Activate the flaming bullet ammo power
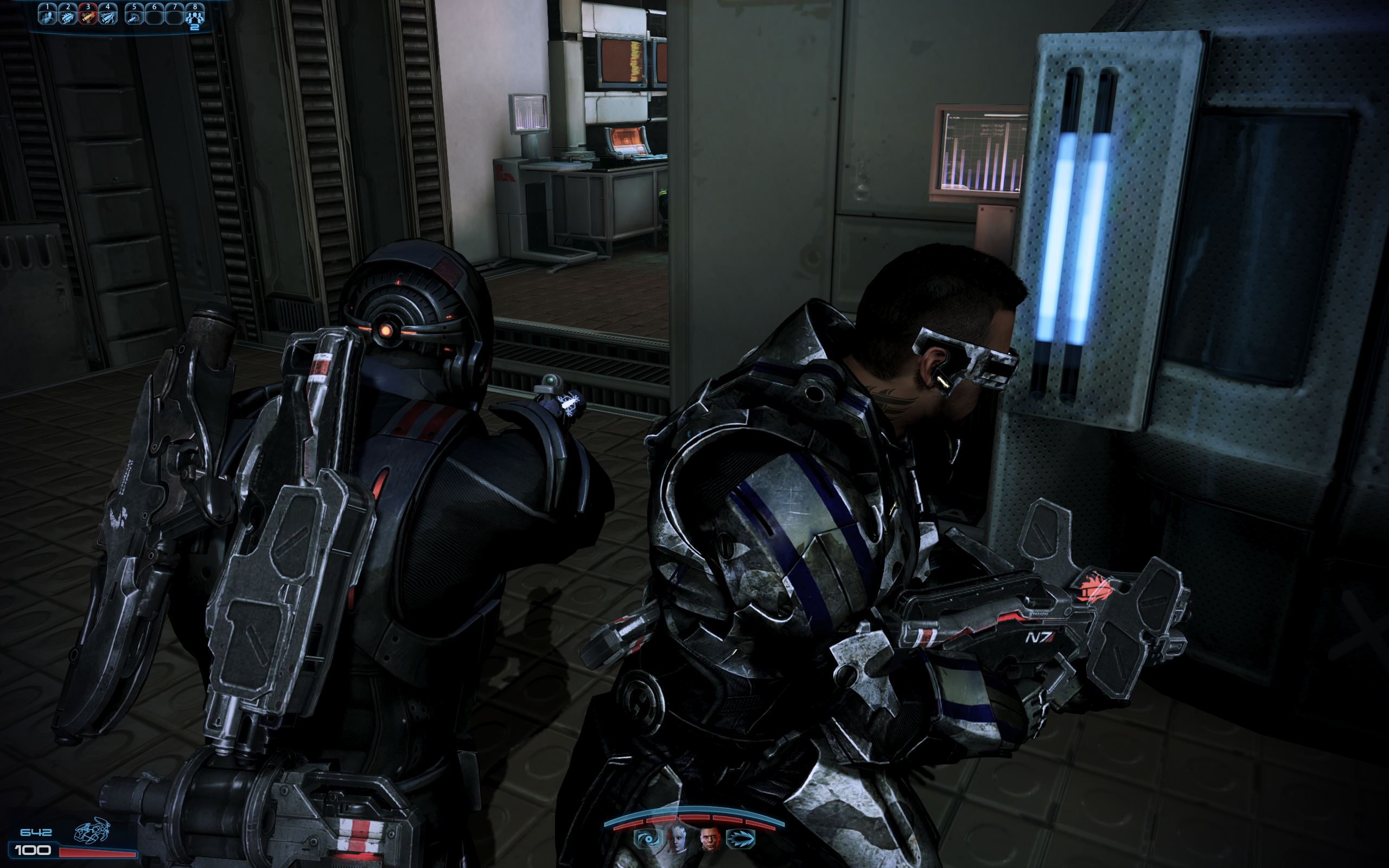Screen dimensions: 1389x868 click(68, 16)
